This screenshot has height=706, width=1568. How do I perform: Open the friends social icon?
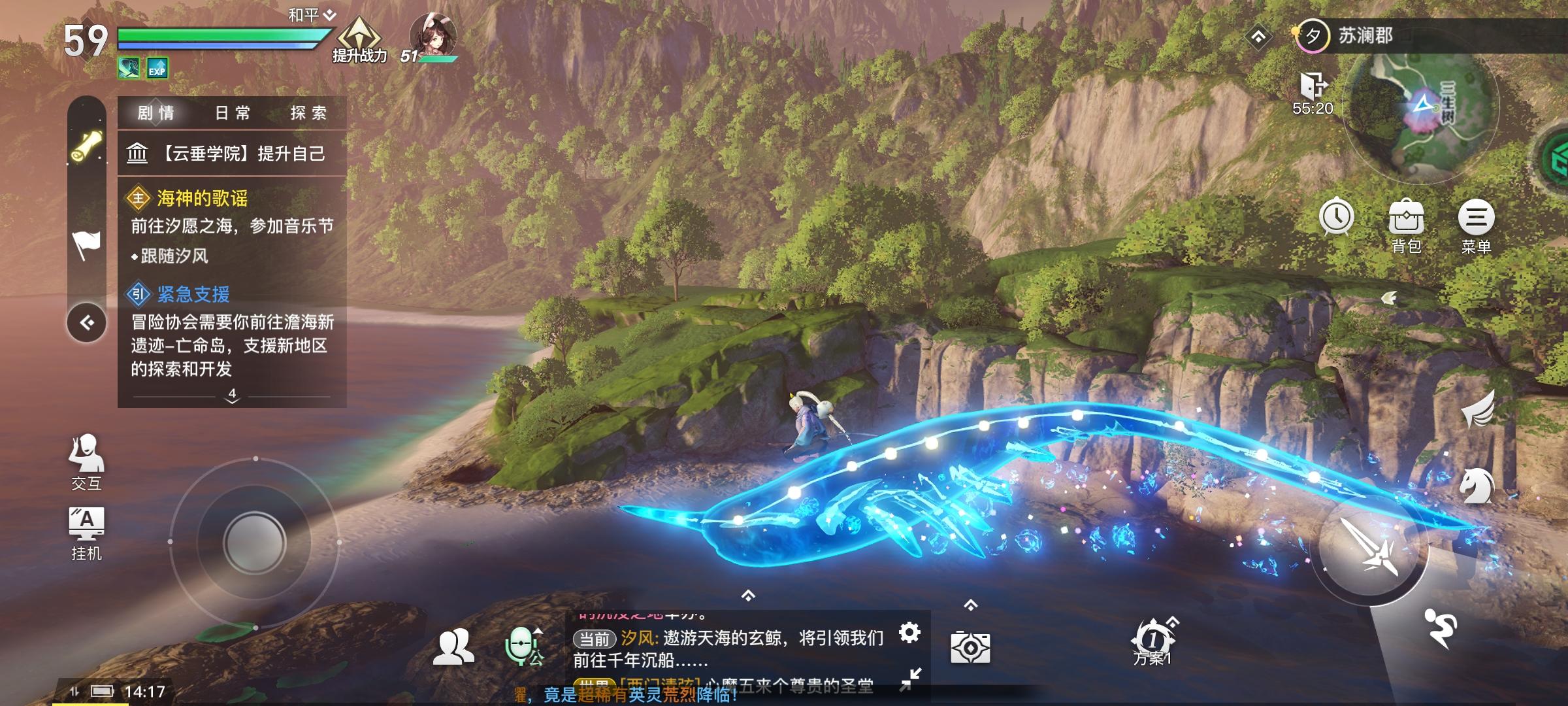tap(453, 647)
